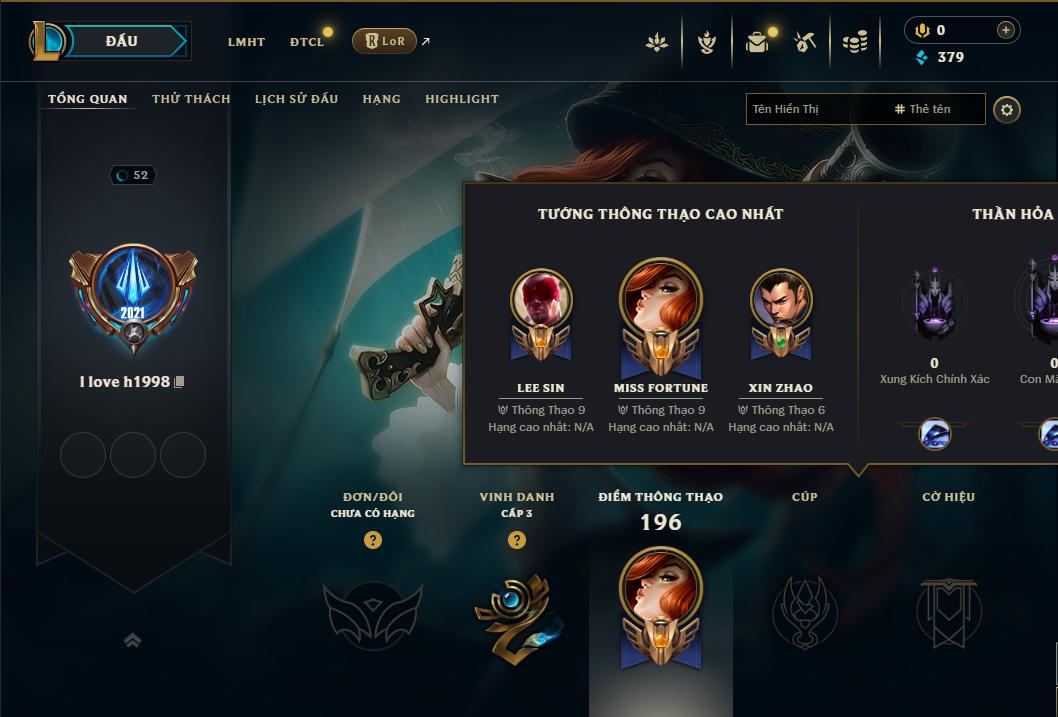The image size is (1058, 717).
Task: Copy the summoner name I love h1998
Action: (x=180, y=382)
